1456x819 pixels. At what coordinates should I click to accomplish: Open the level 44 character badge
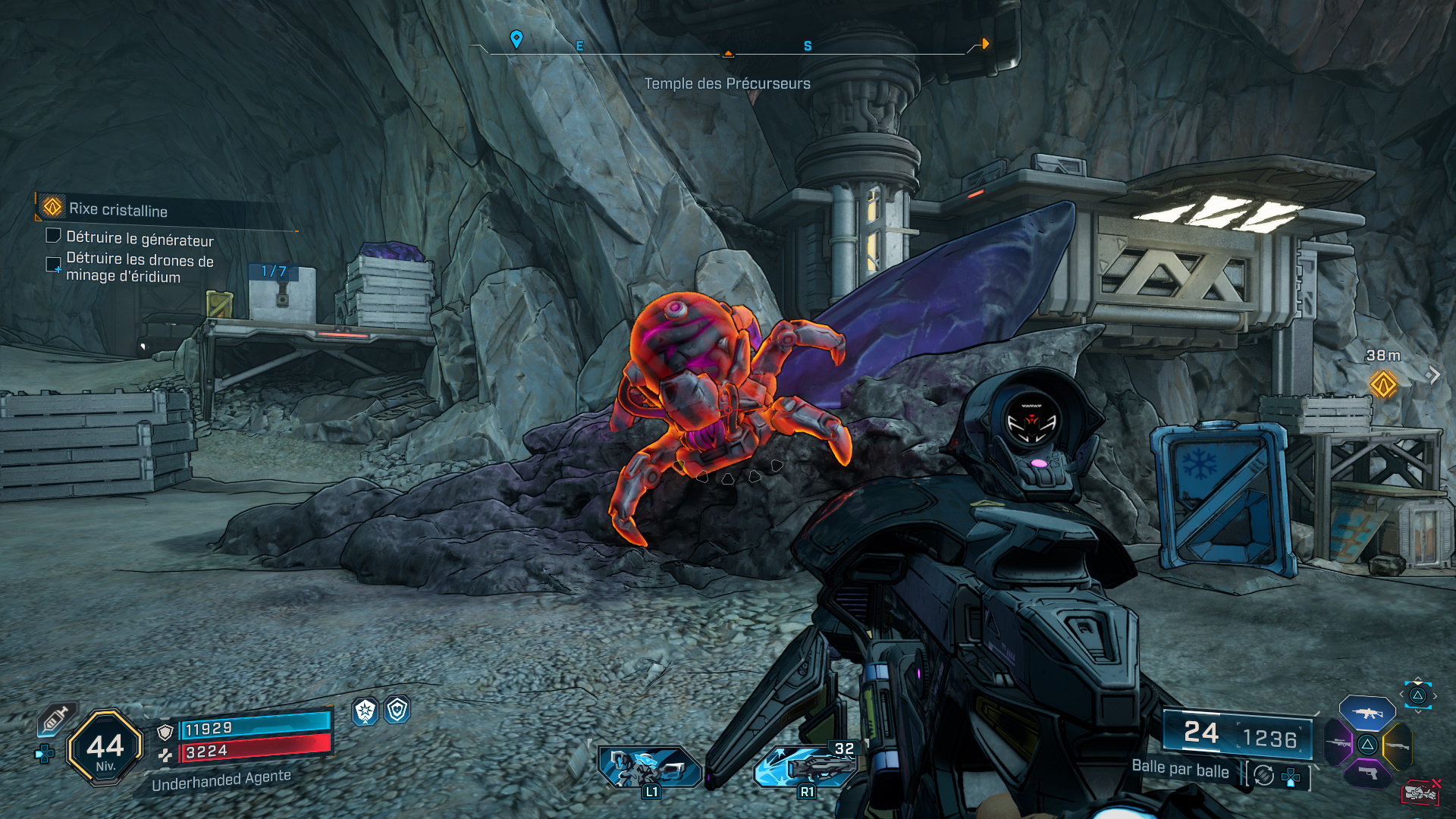(105, 748)
